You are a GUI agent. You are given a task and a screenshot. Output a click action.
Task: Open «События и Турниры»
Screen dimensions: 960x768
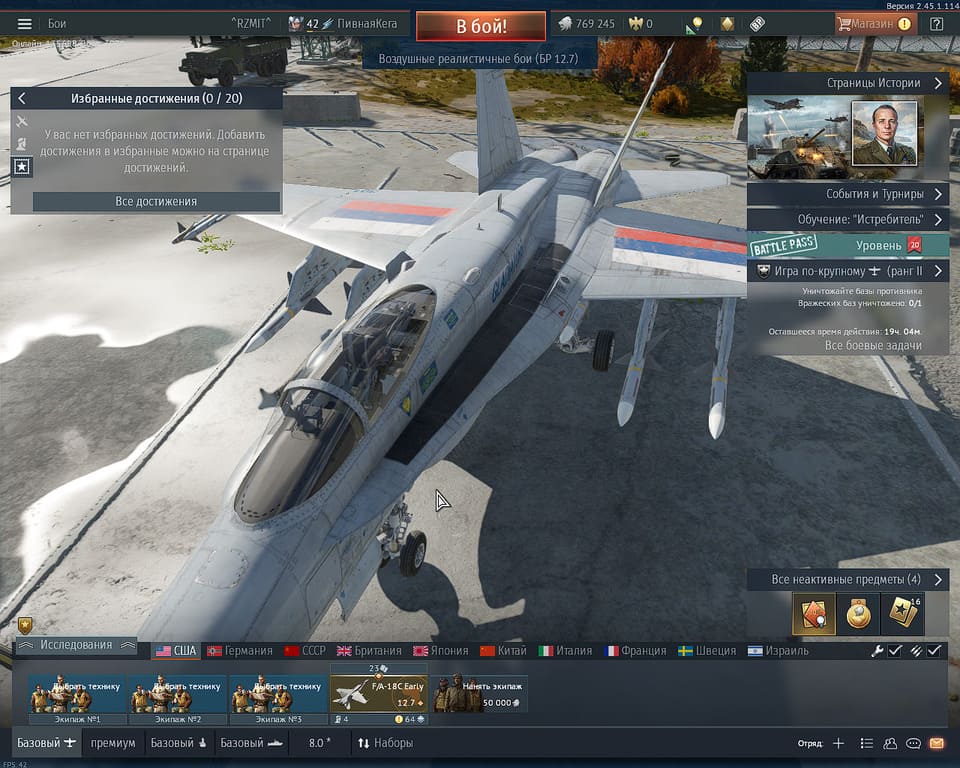pos(847,194)
